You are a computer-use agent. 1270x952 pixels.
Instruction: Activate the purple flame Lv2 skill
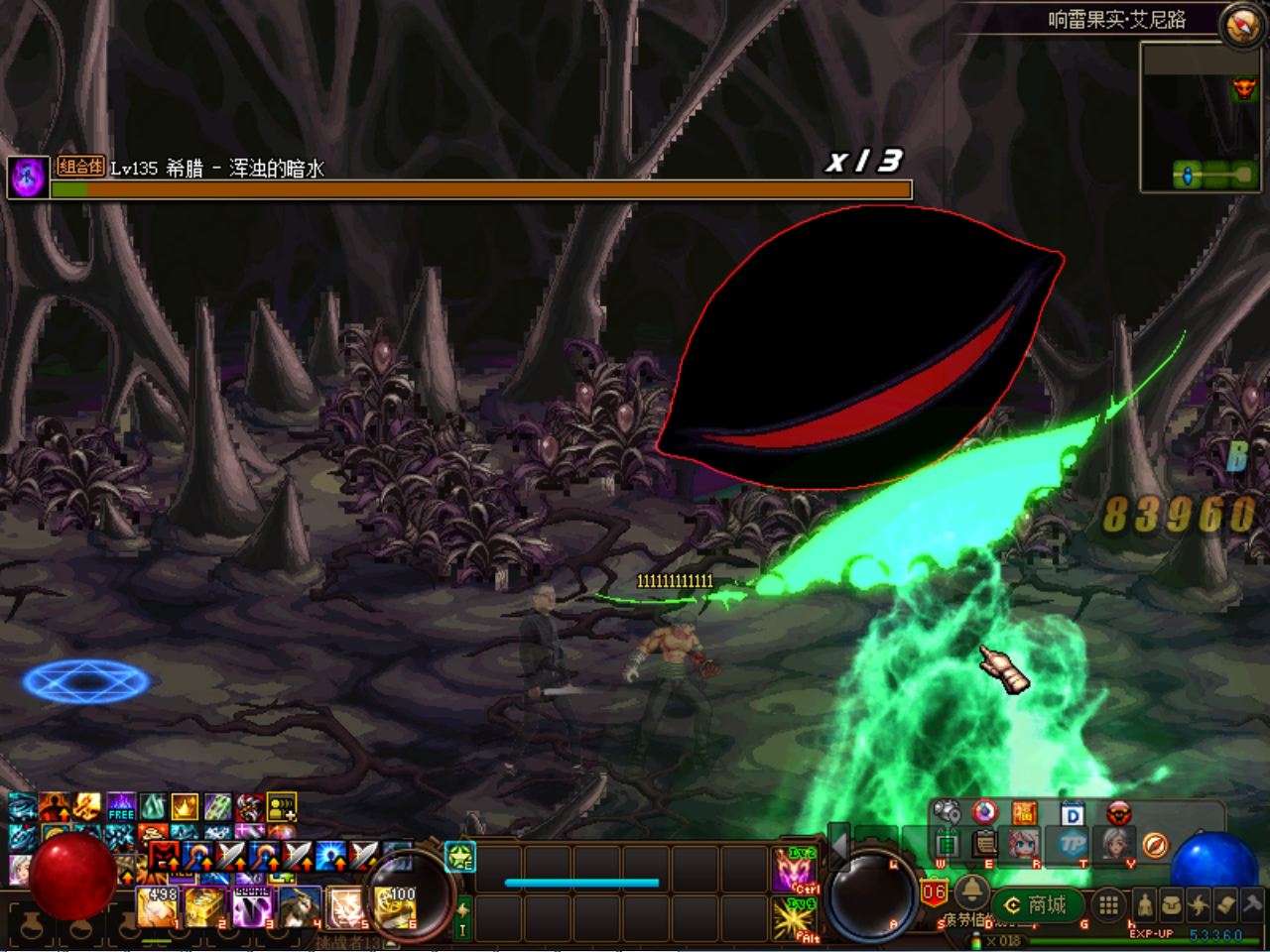click(794, 869)
